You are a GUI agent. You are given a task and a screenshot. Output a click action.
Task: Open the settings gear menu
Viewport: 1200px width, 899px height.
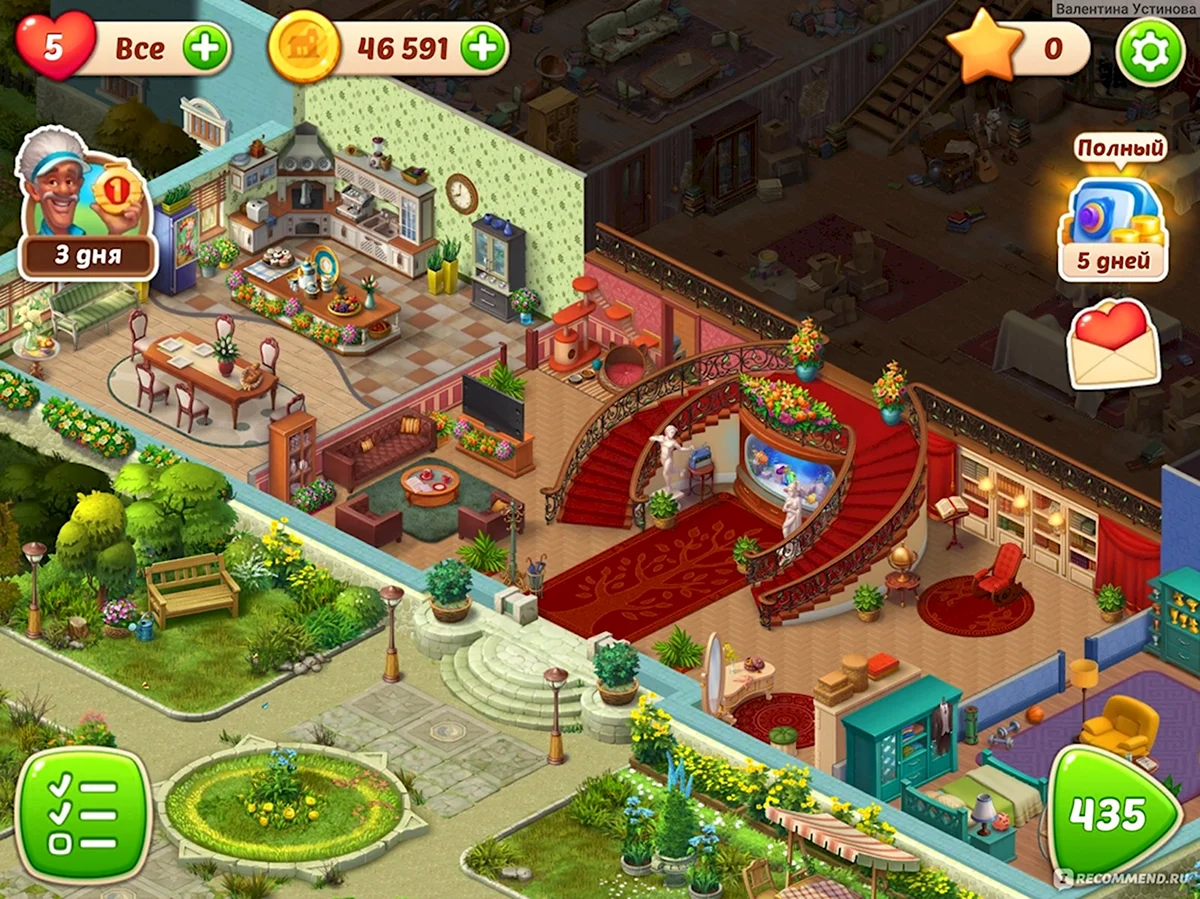(1150, 51)
